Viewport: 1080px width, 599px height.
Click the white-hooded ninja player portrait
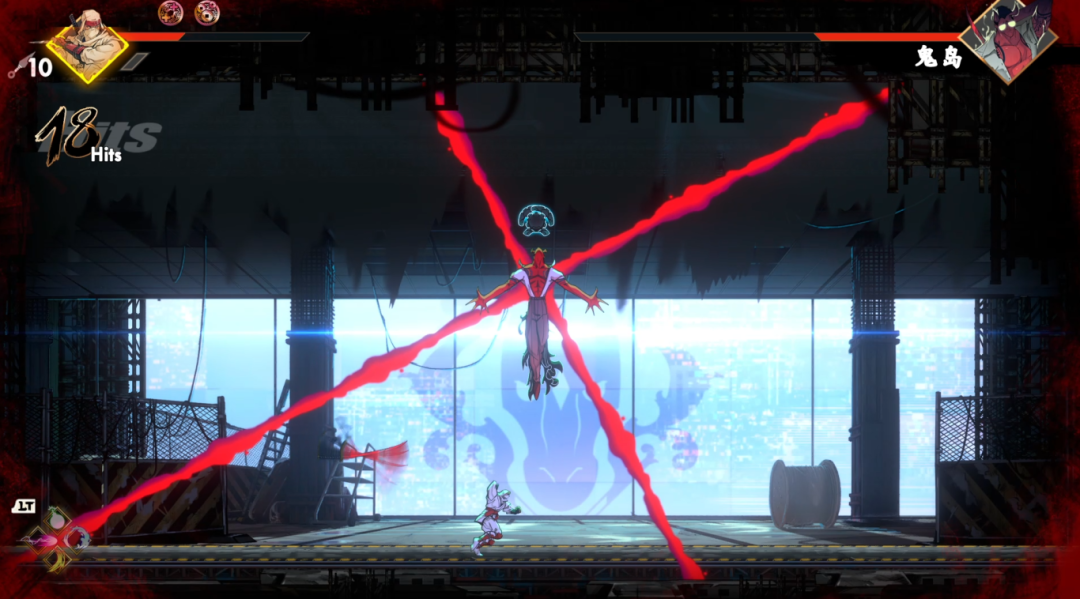coord(87,44)
